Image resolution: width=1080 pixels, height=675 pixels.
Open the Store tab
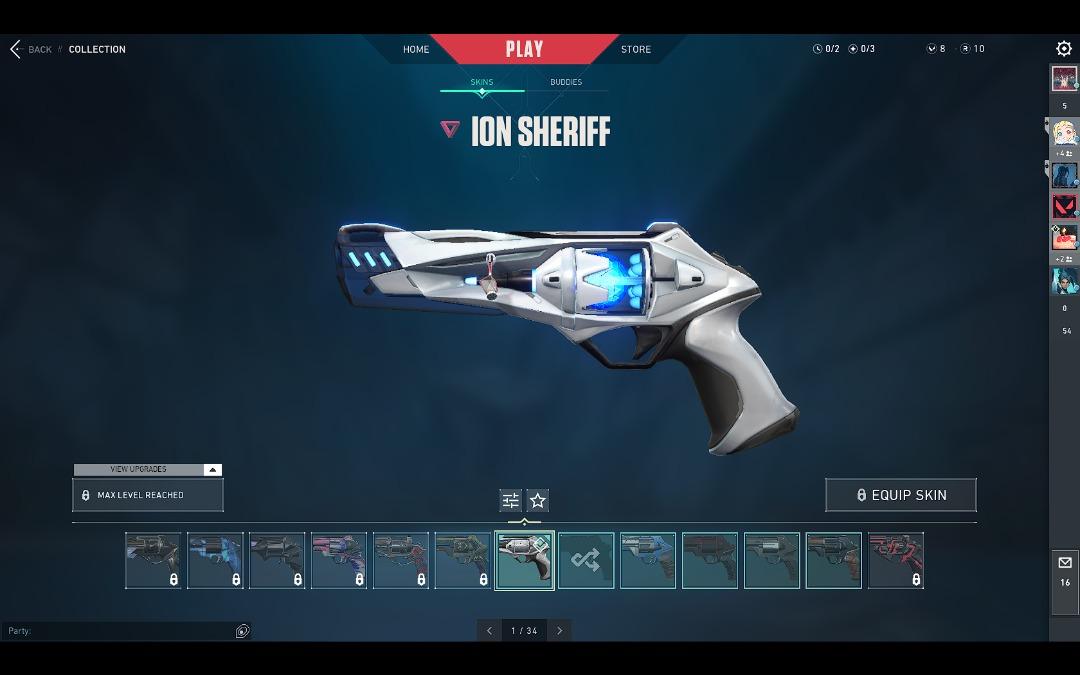636,49
